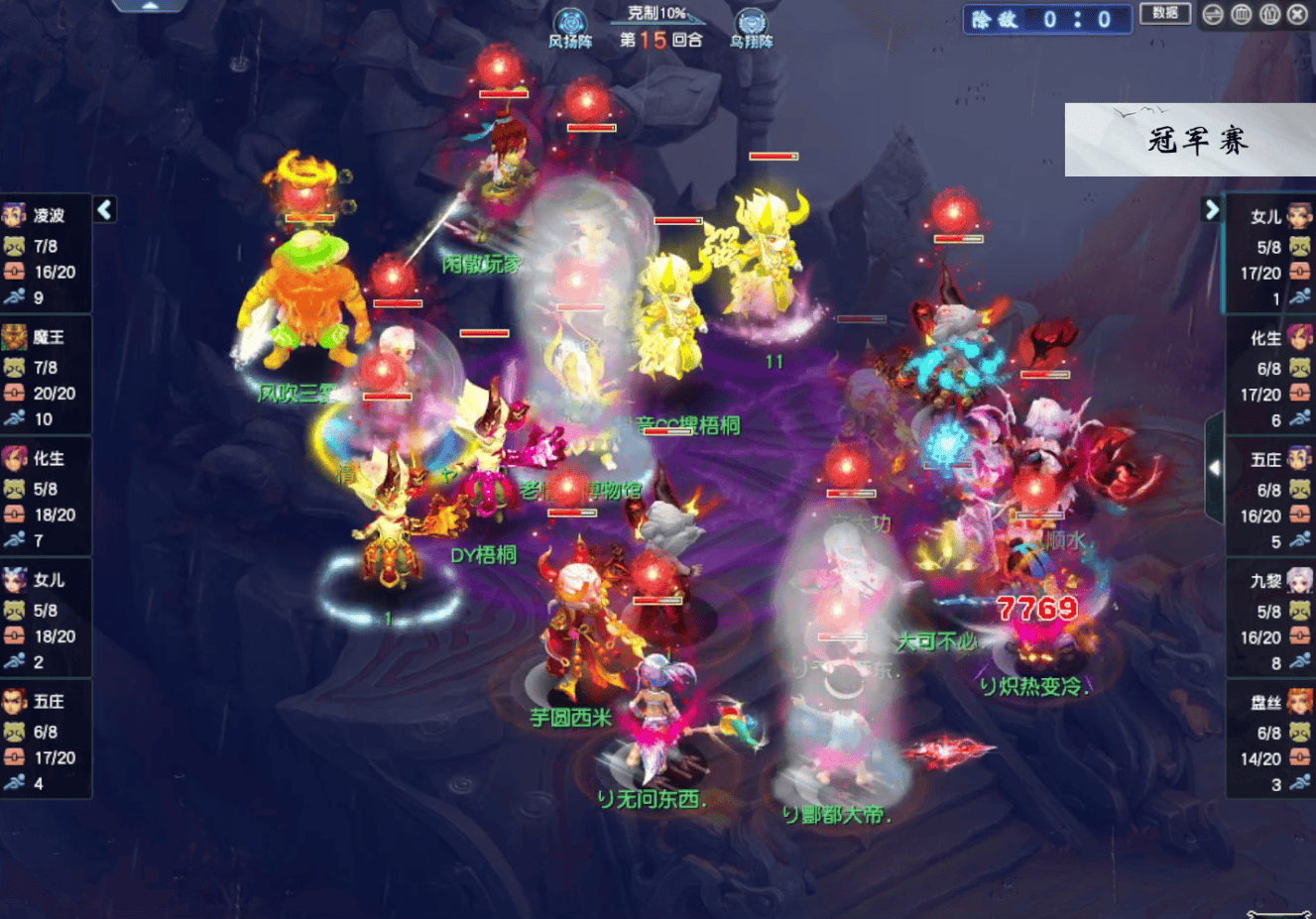This screenshot has height=919, width=1316.
Task: Expand the side tab beside the 五庄 16/20 row
Action: click(x=1214, y=468)
